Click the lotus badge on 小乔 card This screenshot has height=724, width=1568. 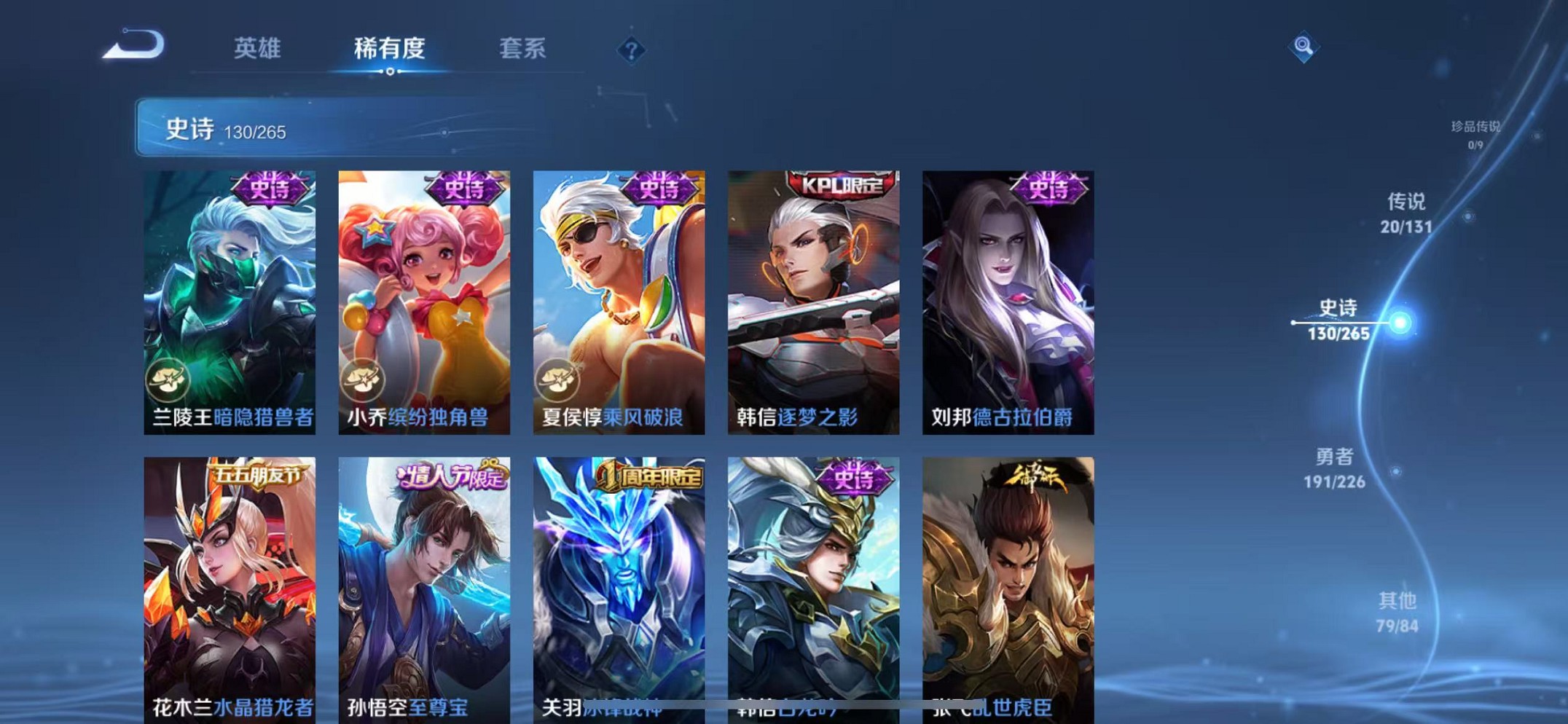point(361,379)
